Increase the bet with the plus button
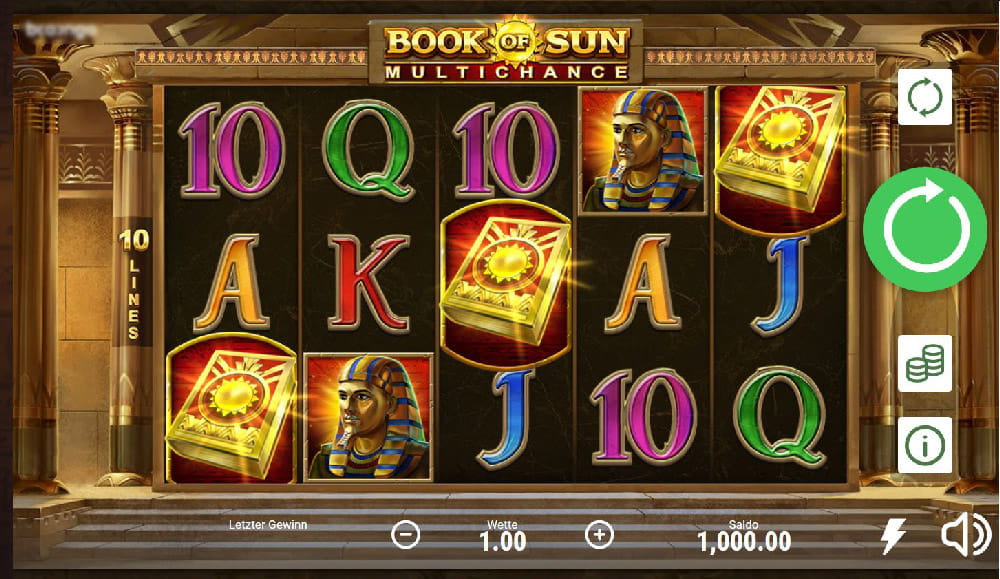1000x579 pixels. coord(598,535)
